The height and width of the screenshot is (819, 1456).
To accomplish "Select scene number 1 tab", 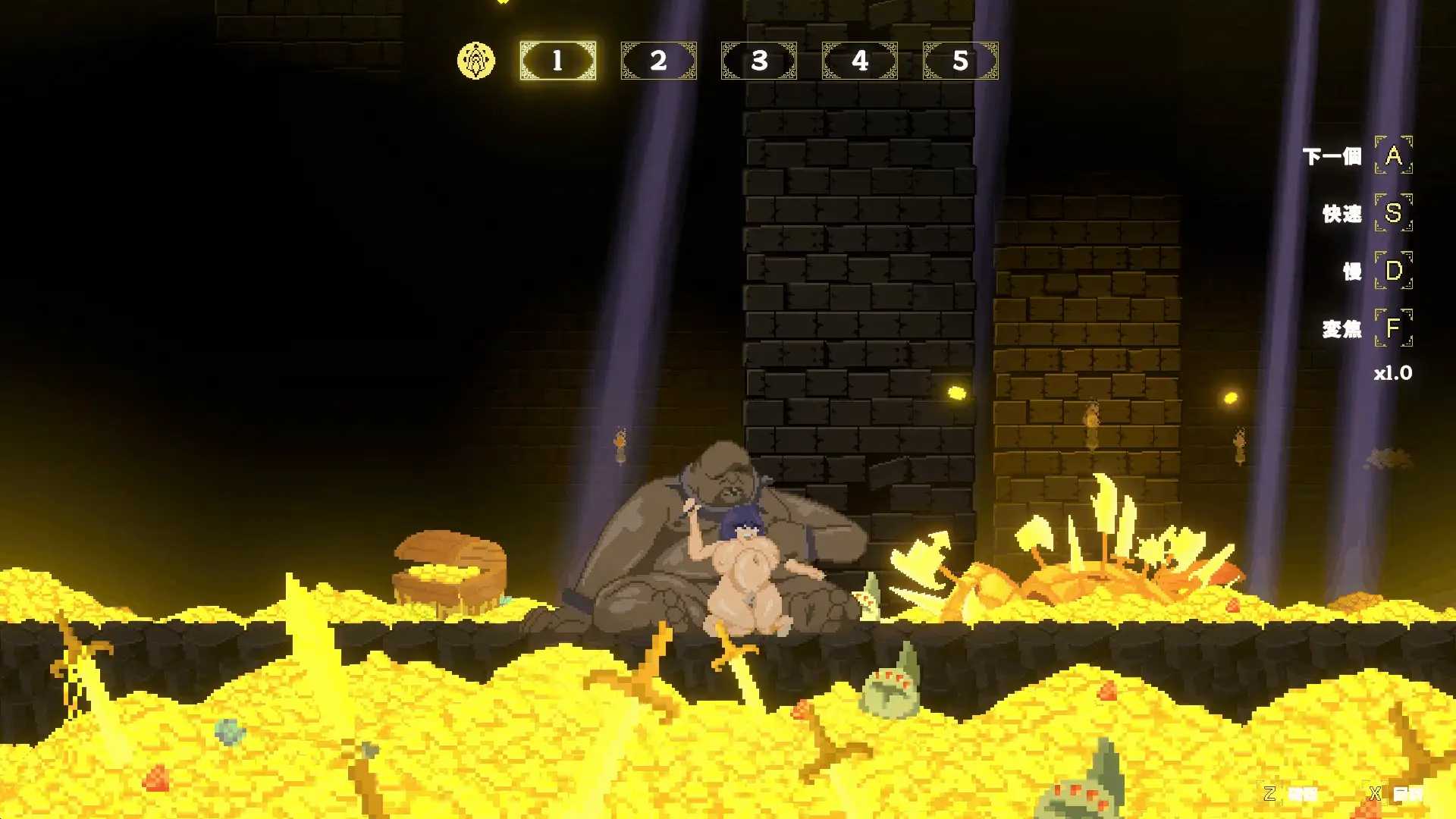I will (x=557, y=61).
